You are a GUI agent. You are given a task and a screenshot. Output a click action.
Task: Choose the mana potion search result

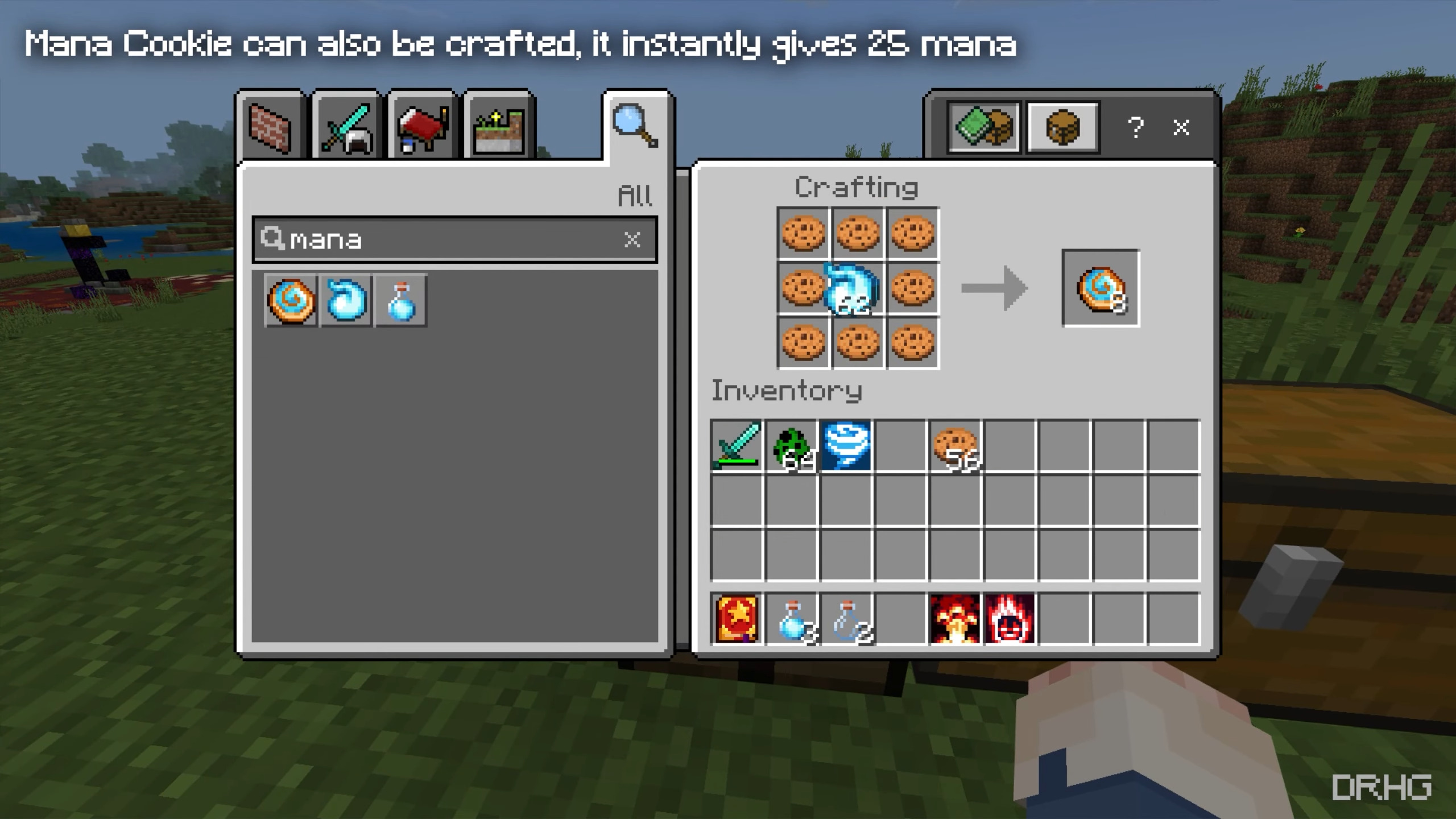(x=401, y=300)
